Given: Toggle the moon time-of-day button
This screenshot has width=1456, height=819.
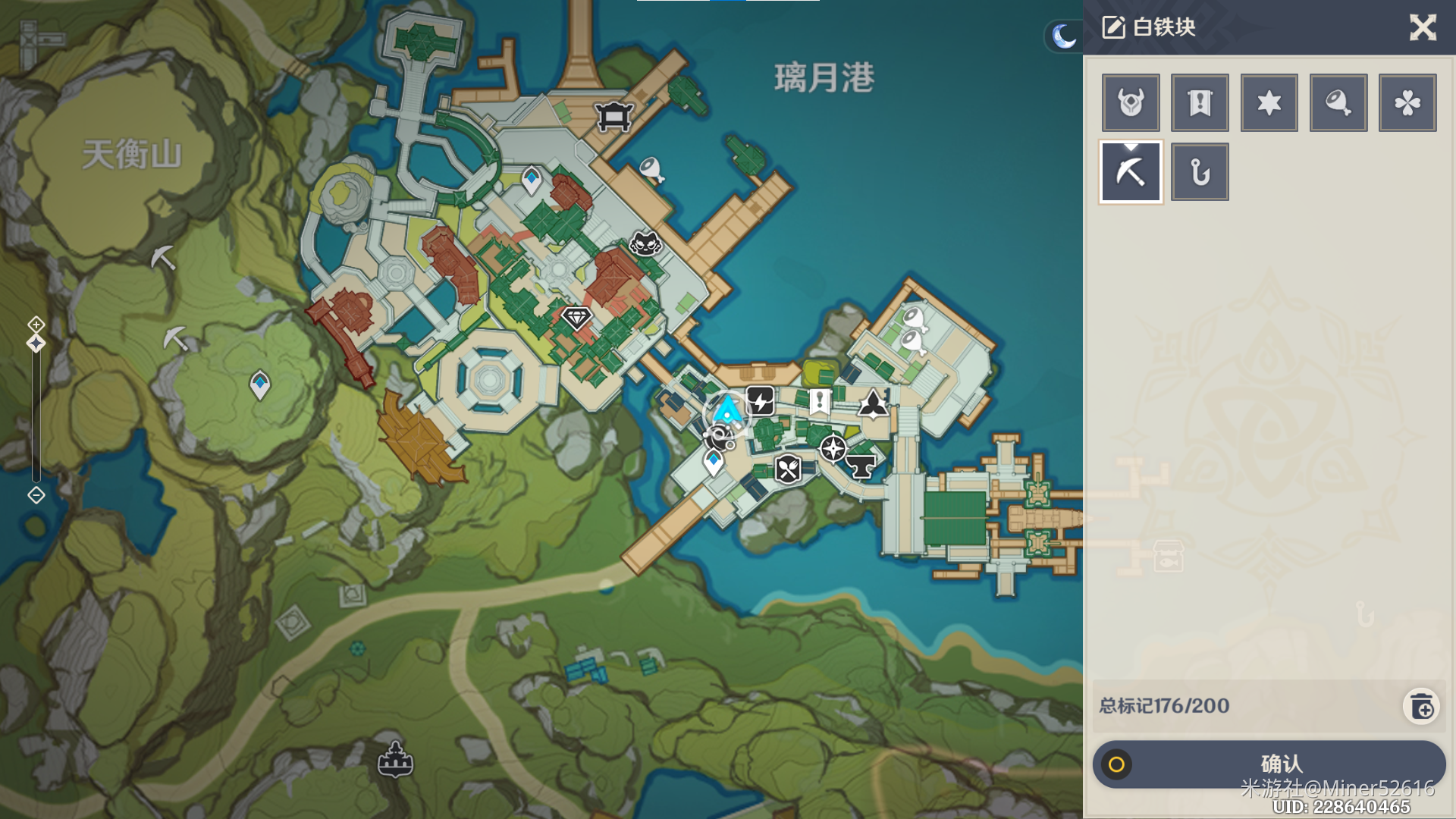Looking at the screenshot, I should point(1063,36).
